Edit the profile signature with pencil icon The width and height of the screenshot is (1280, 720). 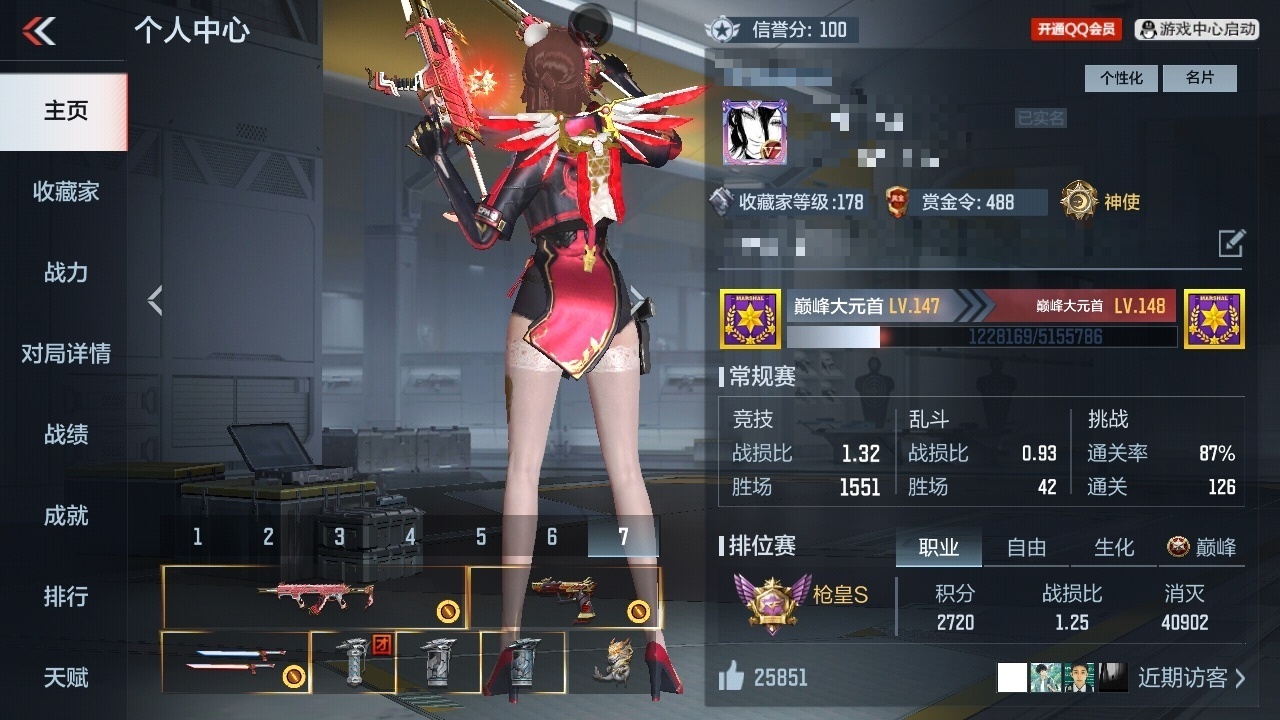[x=1231, y=243]
